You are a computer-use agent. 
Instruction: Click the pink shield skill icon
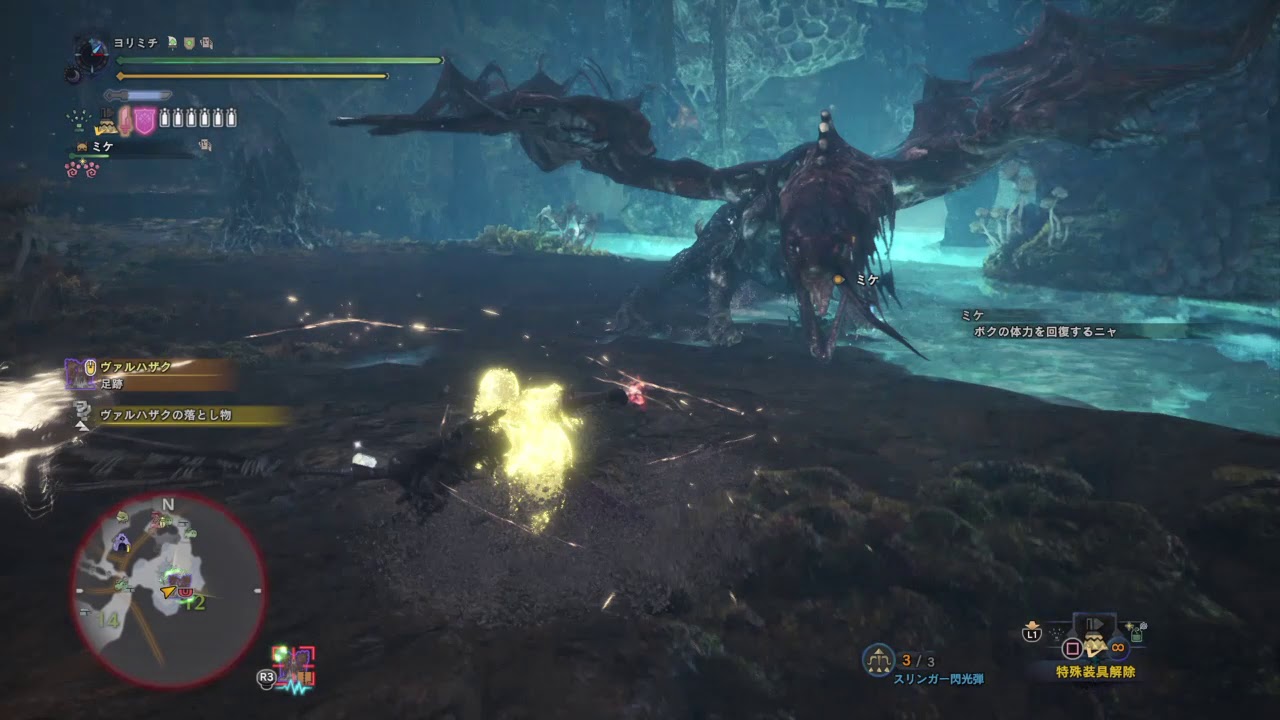tap(145, 120)
